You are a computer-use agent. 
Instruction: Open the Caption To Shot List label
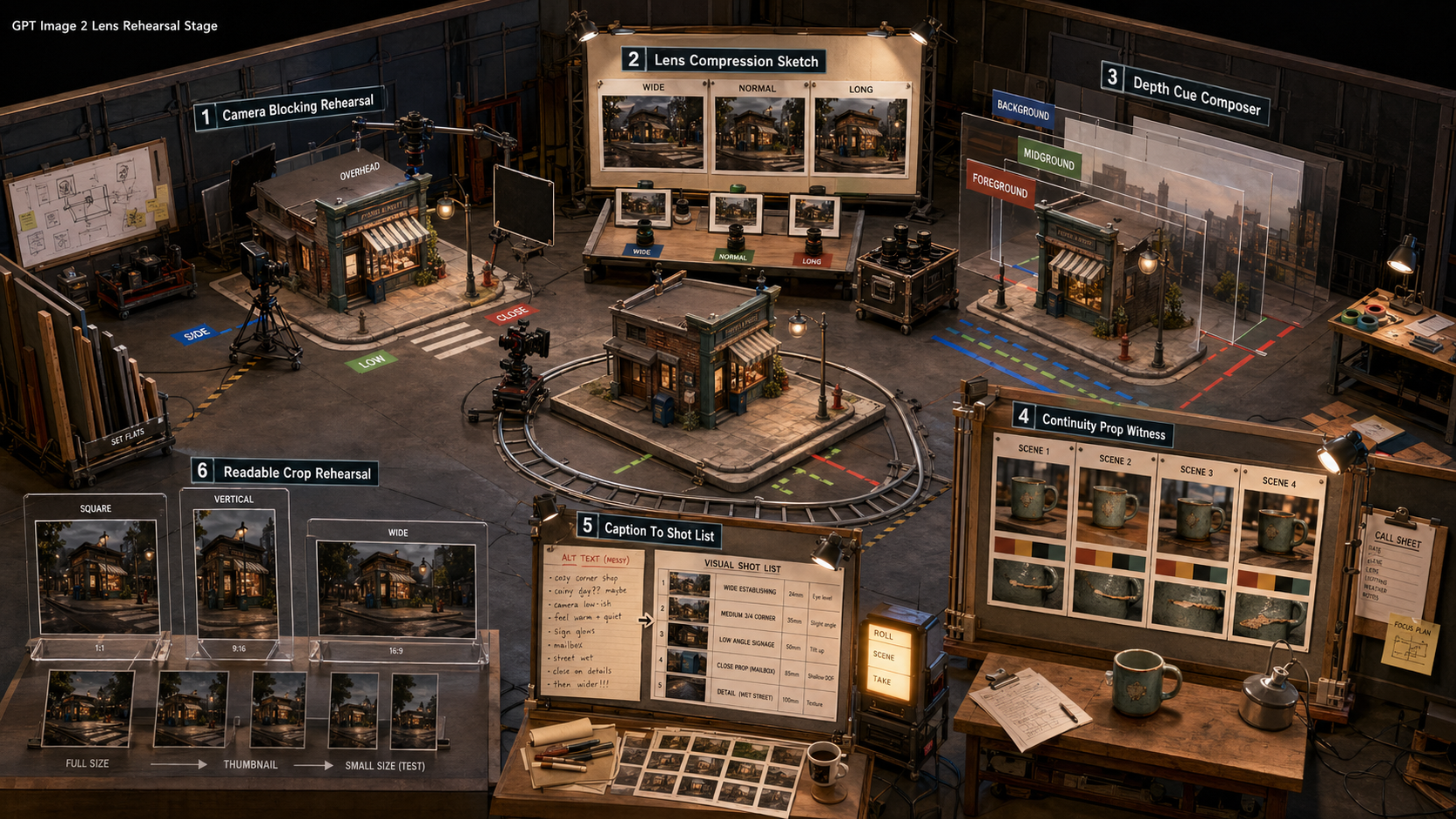649,530
